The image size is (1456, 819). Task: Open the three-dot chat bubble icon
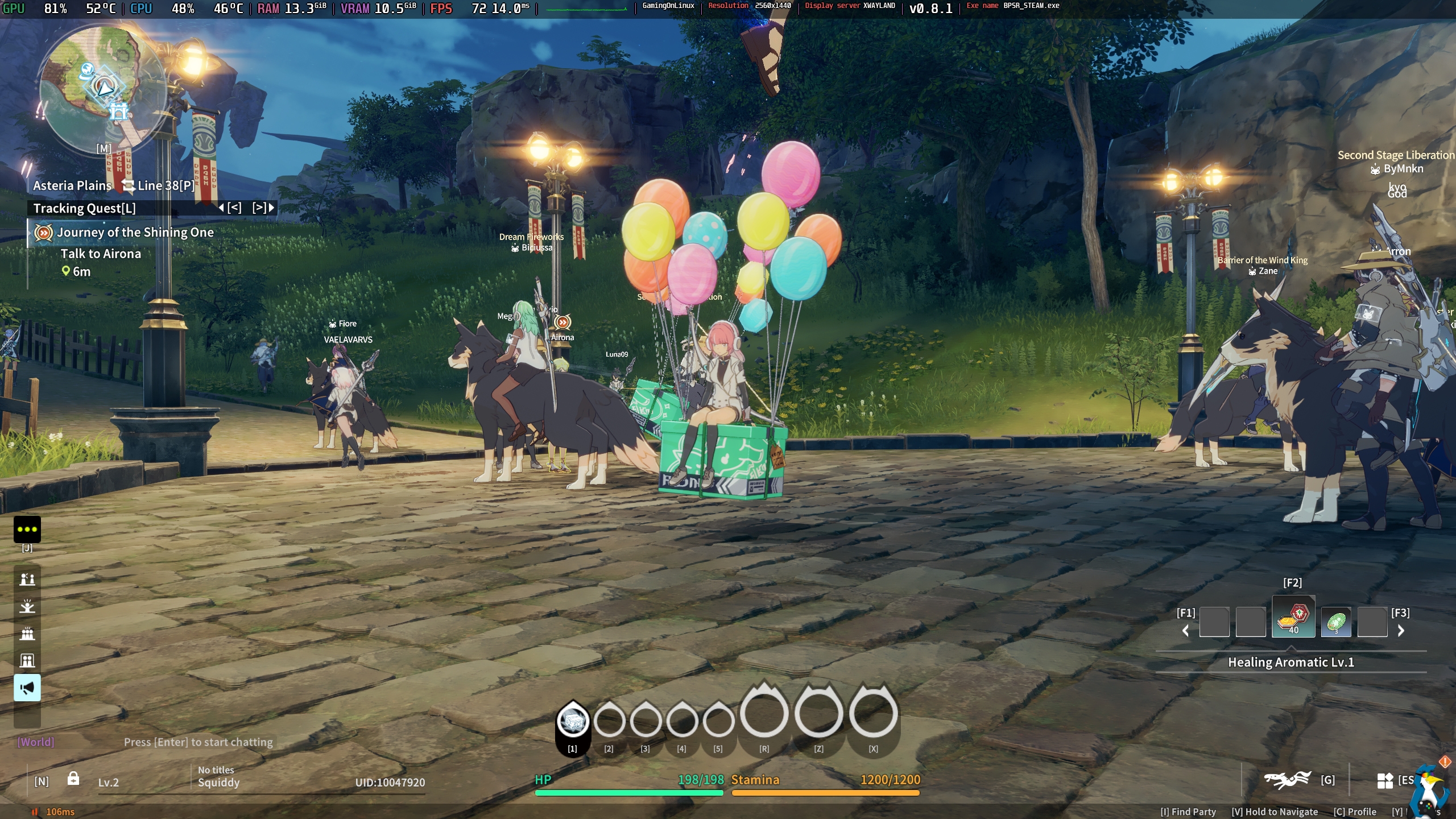tap(27, 529)
